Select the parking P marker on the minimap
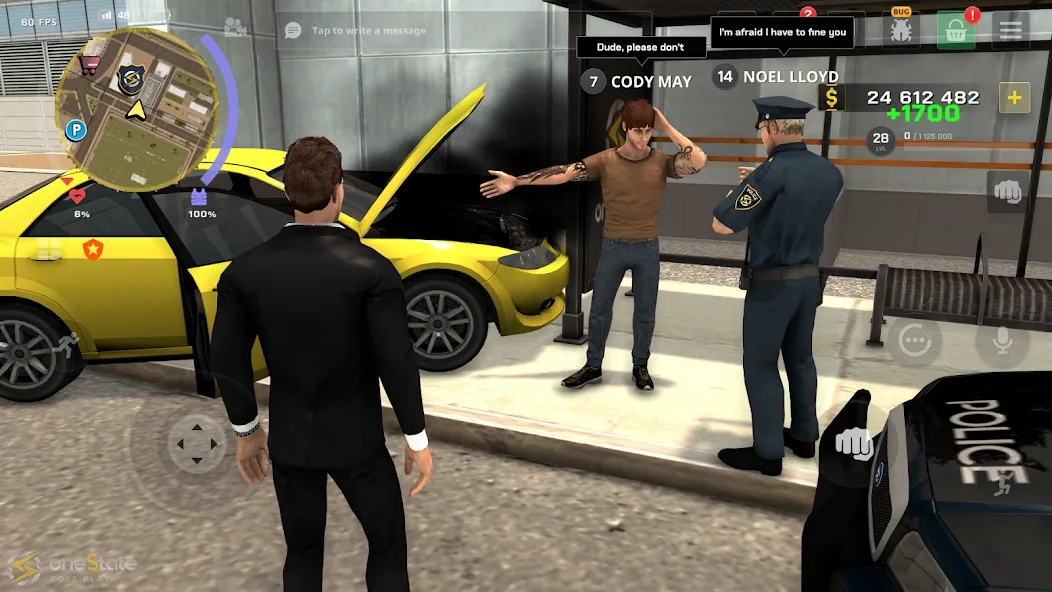The height and width of the screenshot is (592, 1052). click(75, 130)
